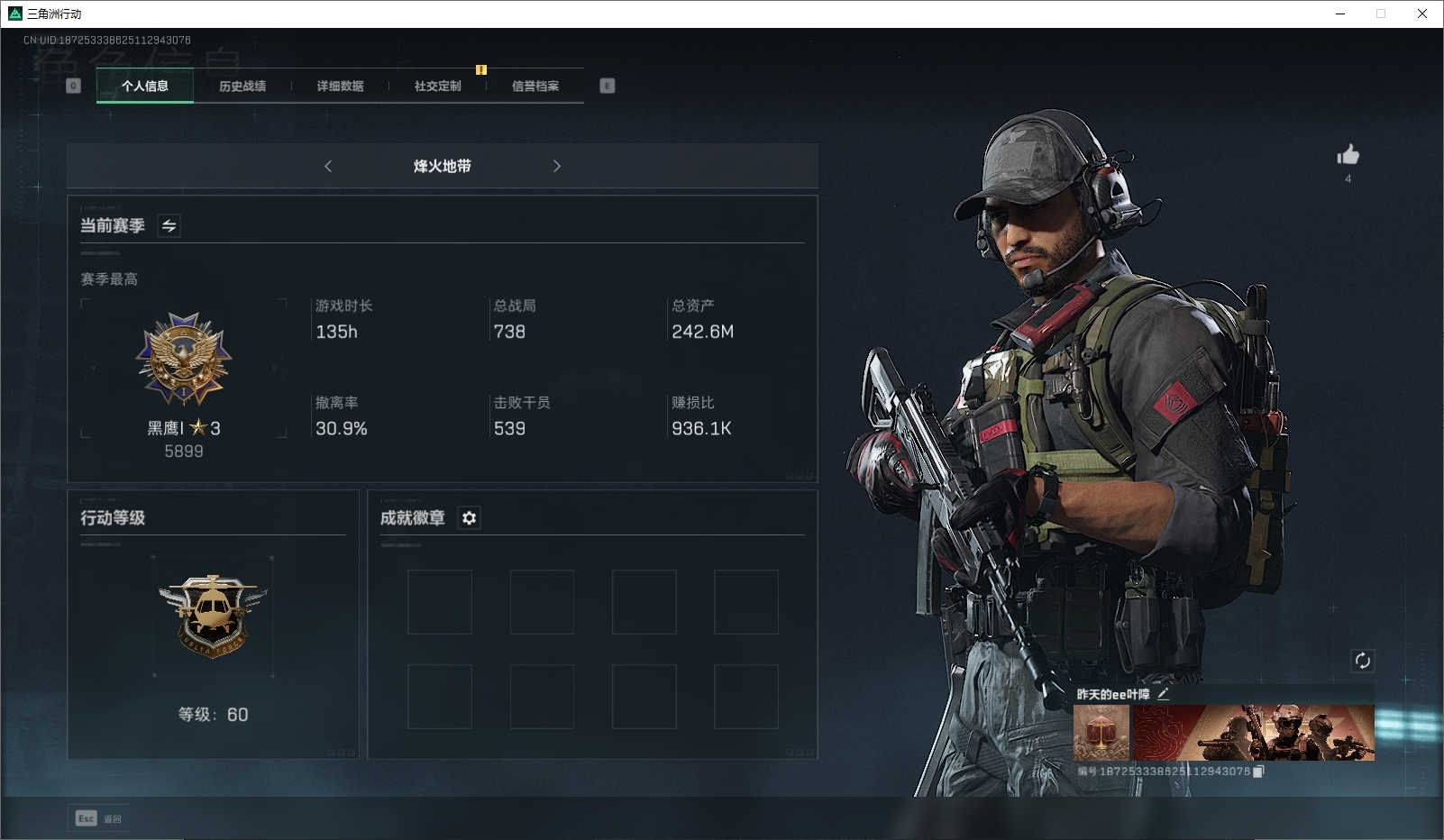The image size is (1444, 840).
Task: Select the player avatar thumbnail
Action: point(1101,733)
